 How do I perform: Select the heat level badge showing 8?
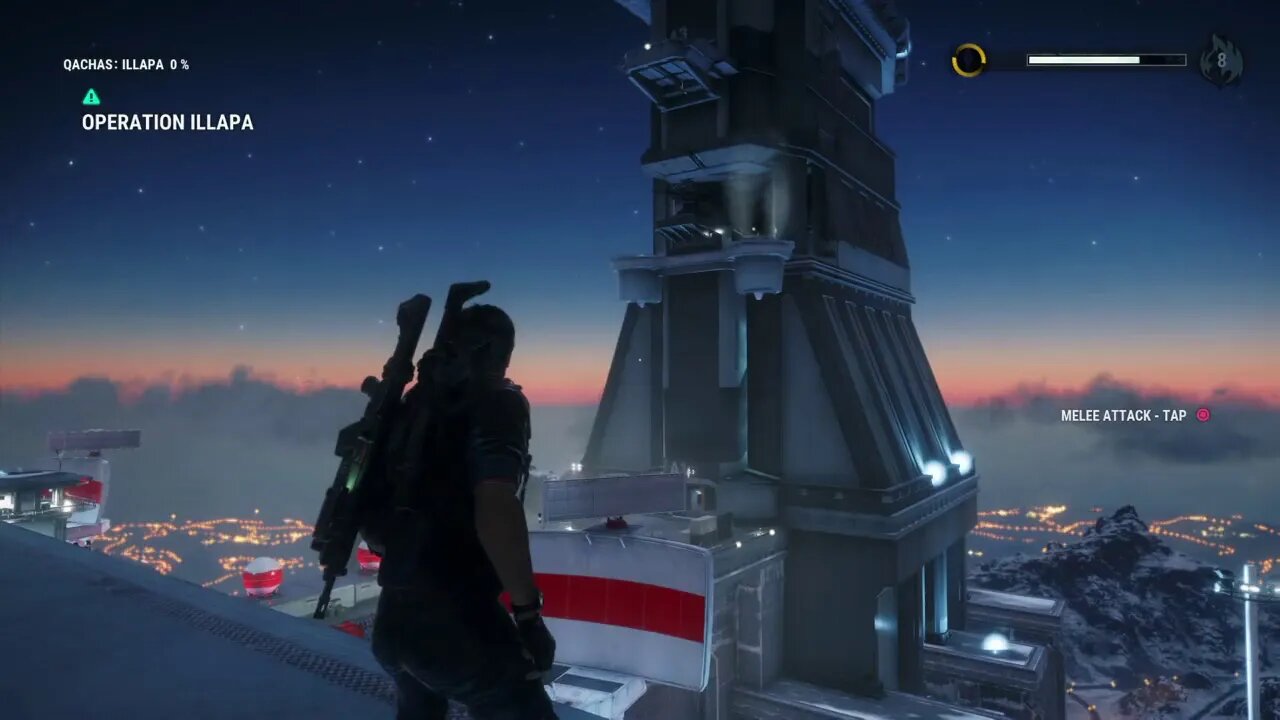pyautogui.click(x=1221, y=62)
